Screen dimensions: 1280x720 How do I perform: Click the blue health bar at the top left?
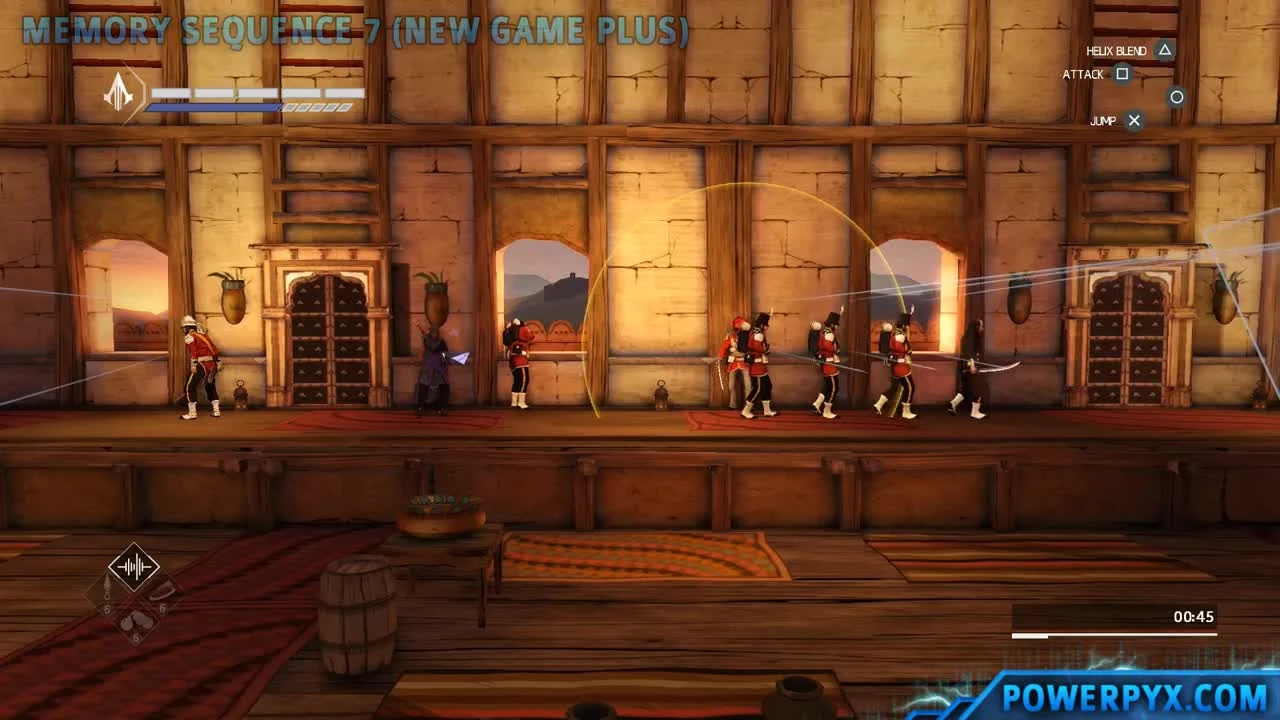215,106
